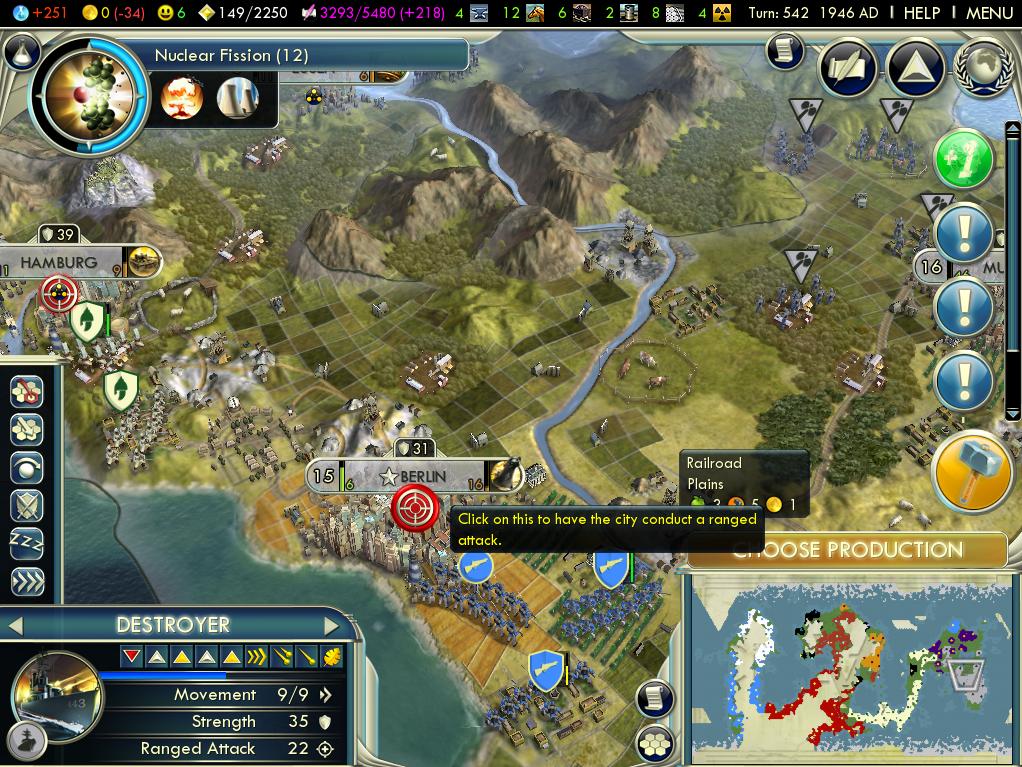Select the nuclear plant cooling towers icon
Viewport: 1022px width, 767px height.
(x=237, y=98)
